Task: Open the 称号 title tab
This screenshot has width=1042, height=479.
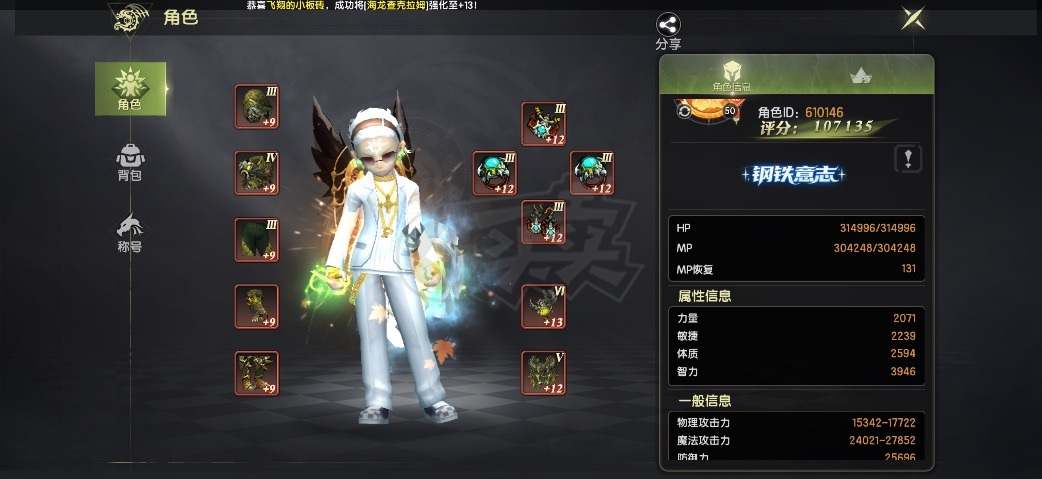Action: tap(130, 233)
